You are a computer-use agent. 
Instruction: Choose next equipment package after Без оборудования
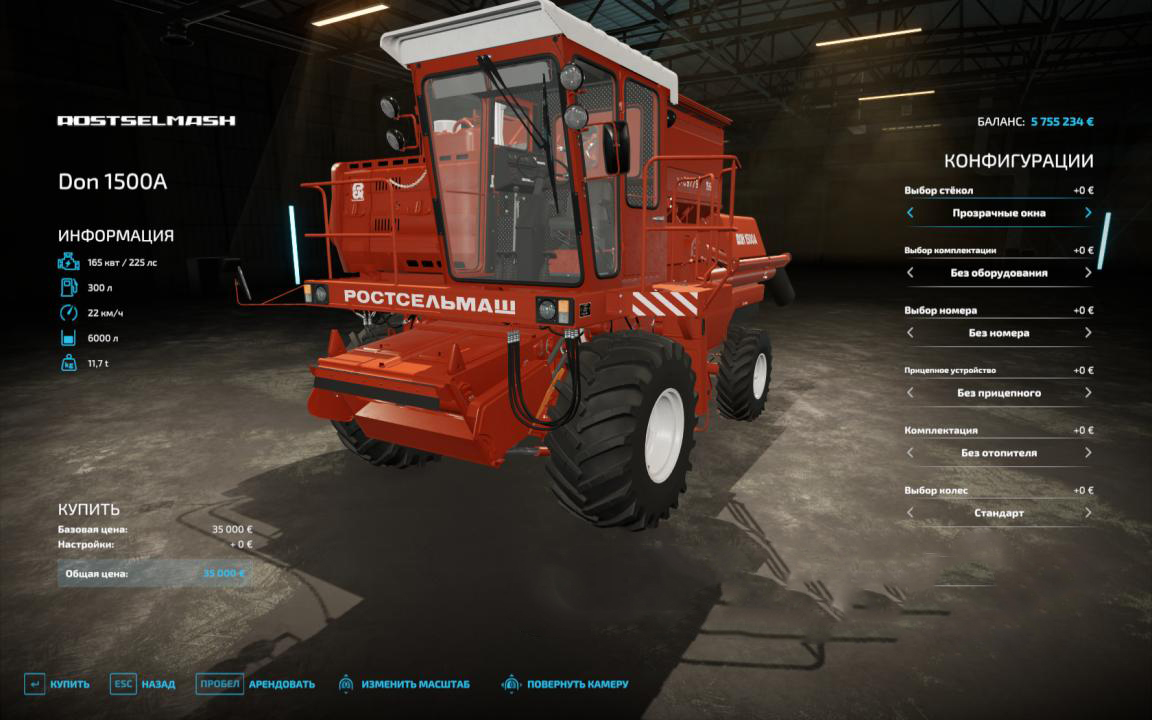coord(1088,273)
